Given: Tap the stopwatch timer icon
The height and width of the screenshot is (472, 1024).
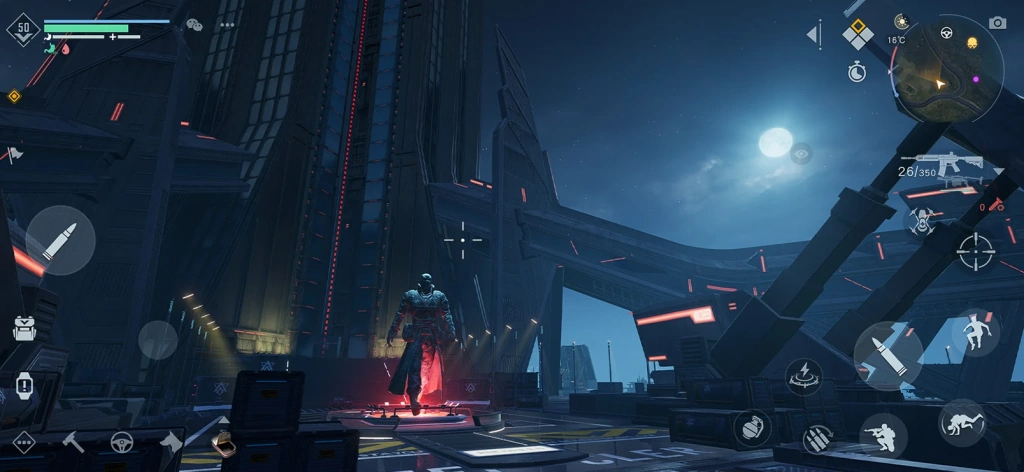Looking at the screenshot, I should (857, 71).
